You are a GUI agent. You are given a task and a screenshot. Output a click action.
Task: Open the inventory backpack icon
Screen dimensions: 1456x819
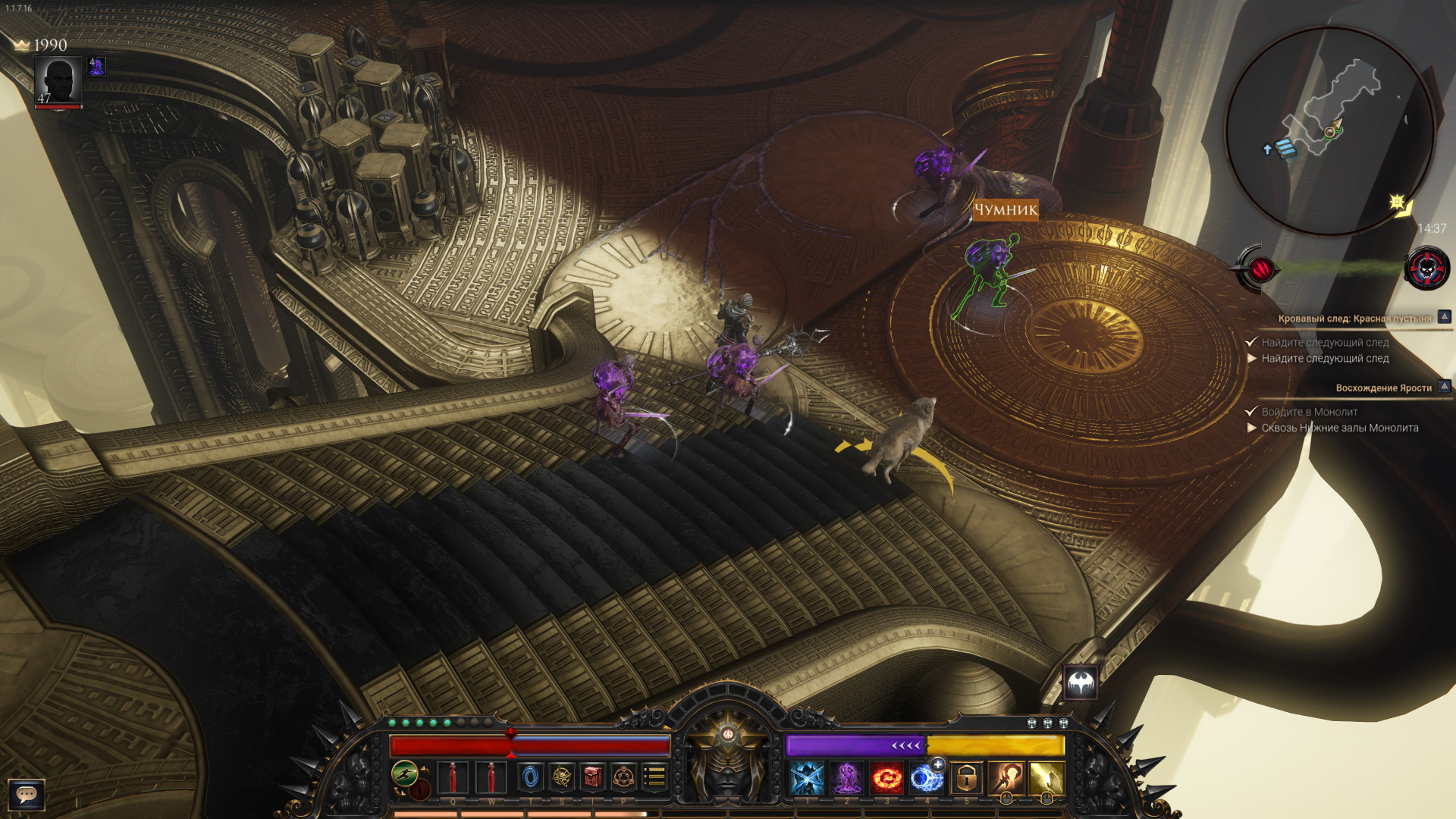click(x=593, y=777)
